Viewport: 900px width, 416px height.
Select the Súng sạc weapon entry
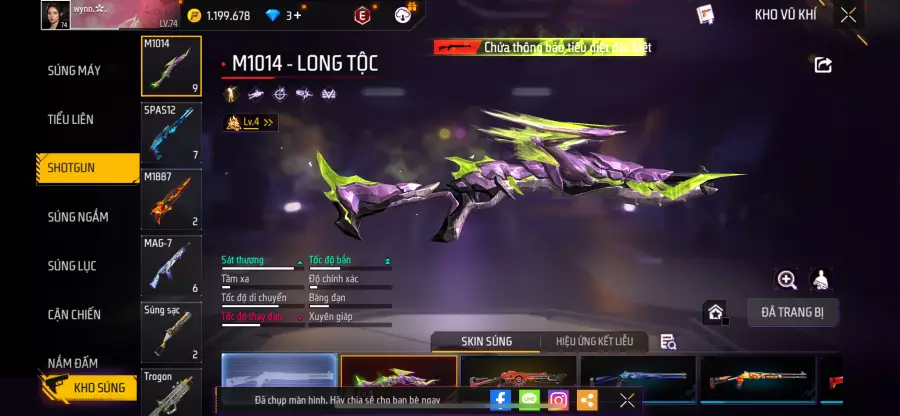[171, 331]
